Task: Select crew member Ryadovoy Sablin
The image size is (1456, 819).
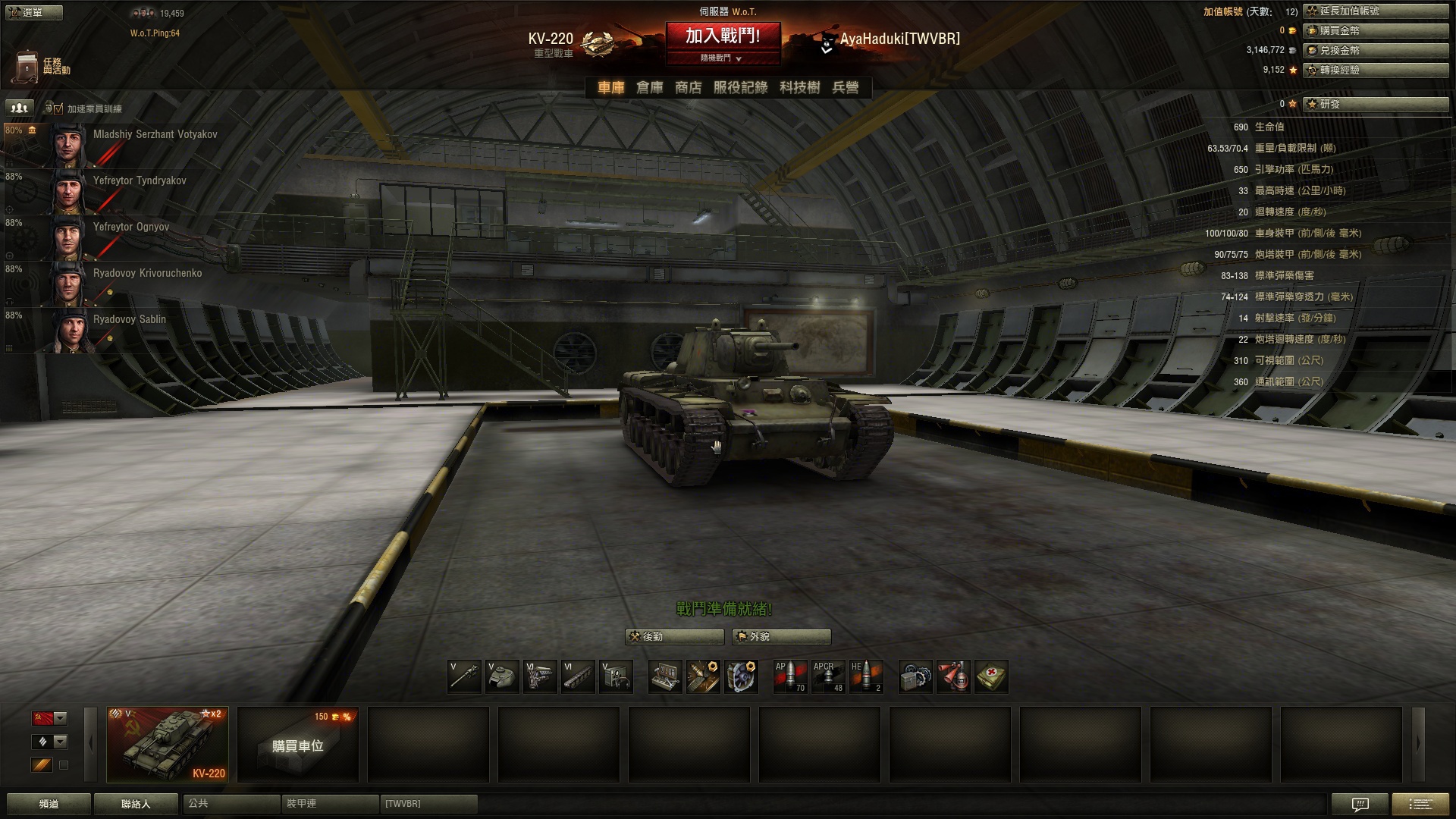Action: point(129,320)
